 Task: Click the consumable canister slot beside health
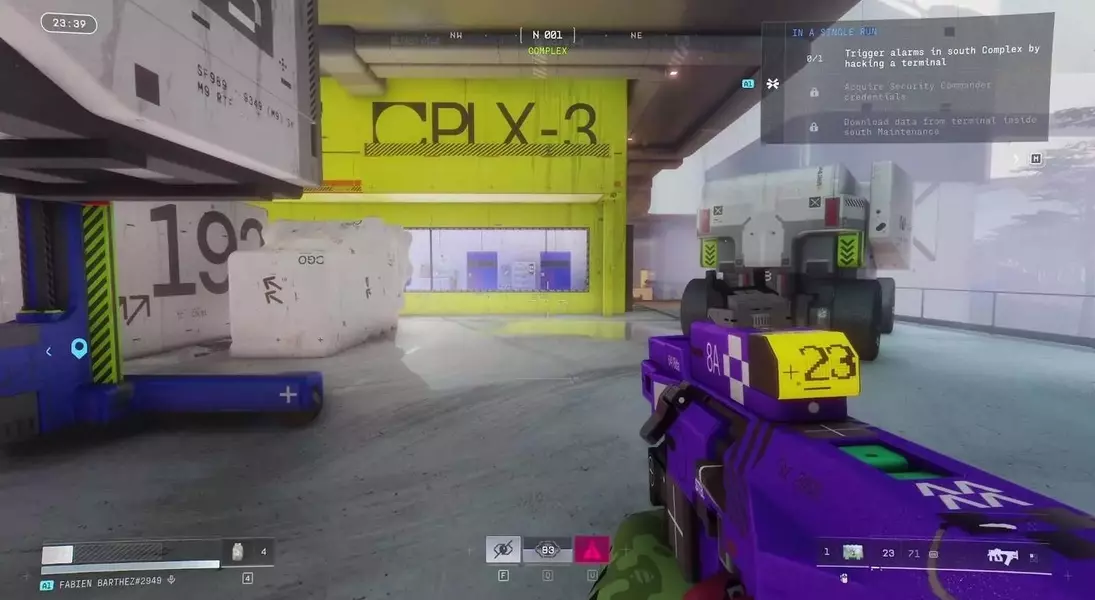[238, 551]
